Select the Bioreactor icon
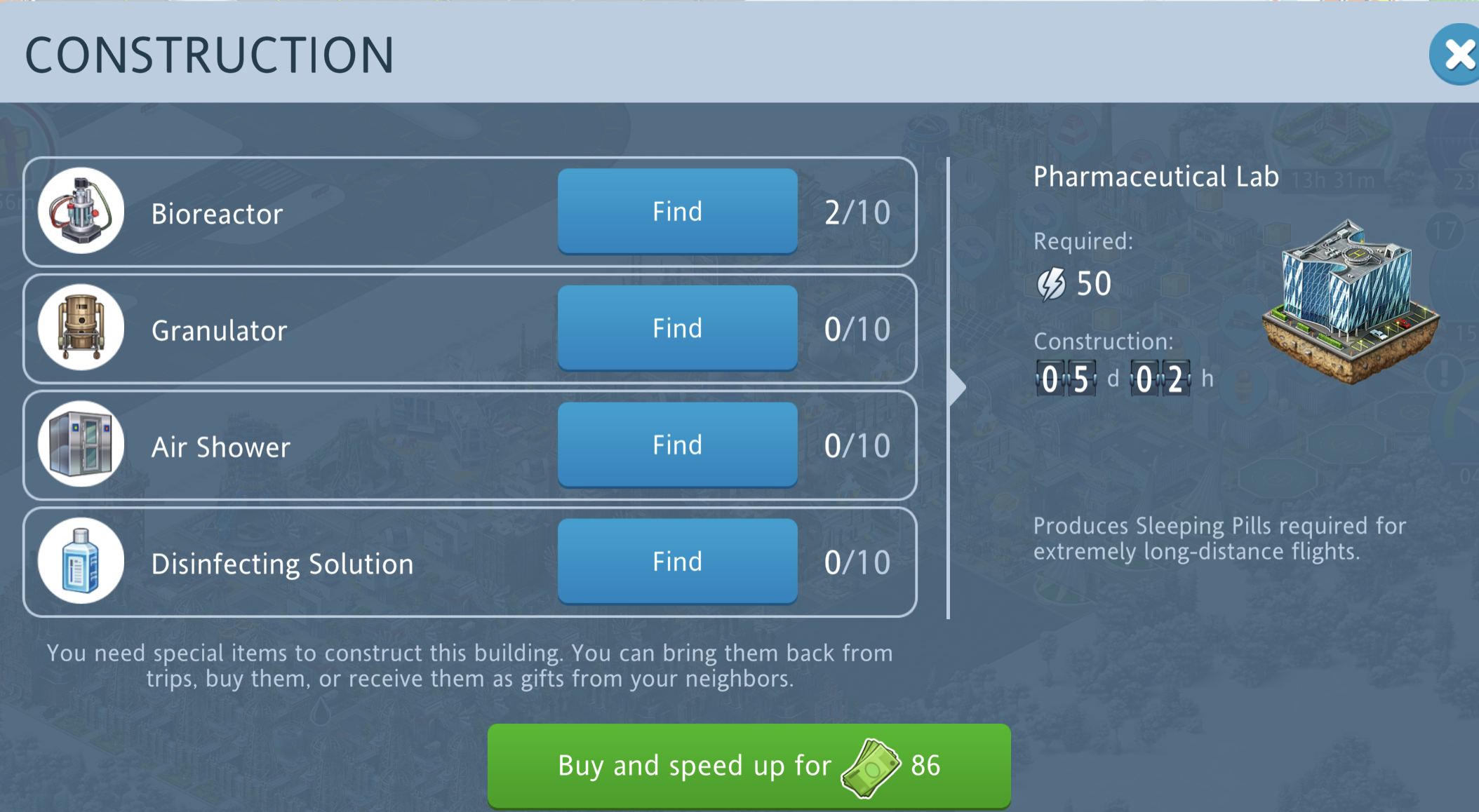 pos(81,211)
